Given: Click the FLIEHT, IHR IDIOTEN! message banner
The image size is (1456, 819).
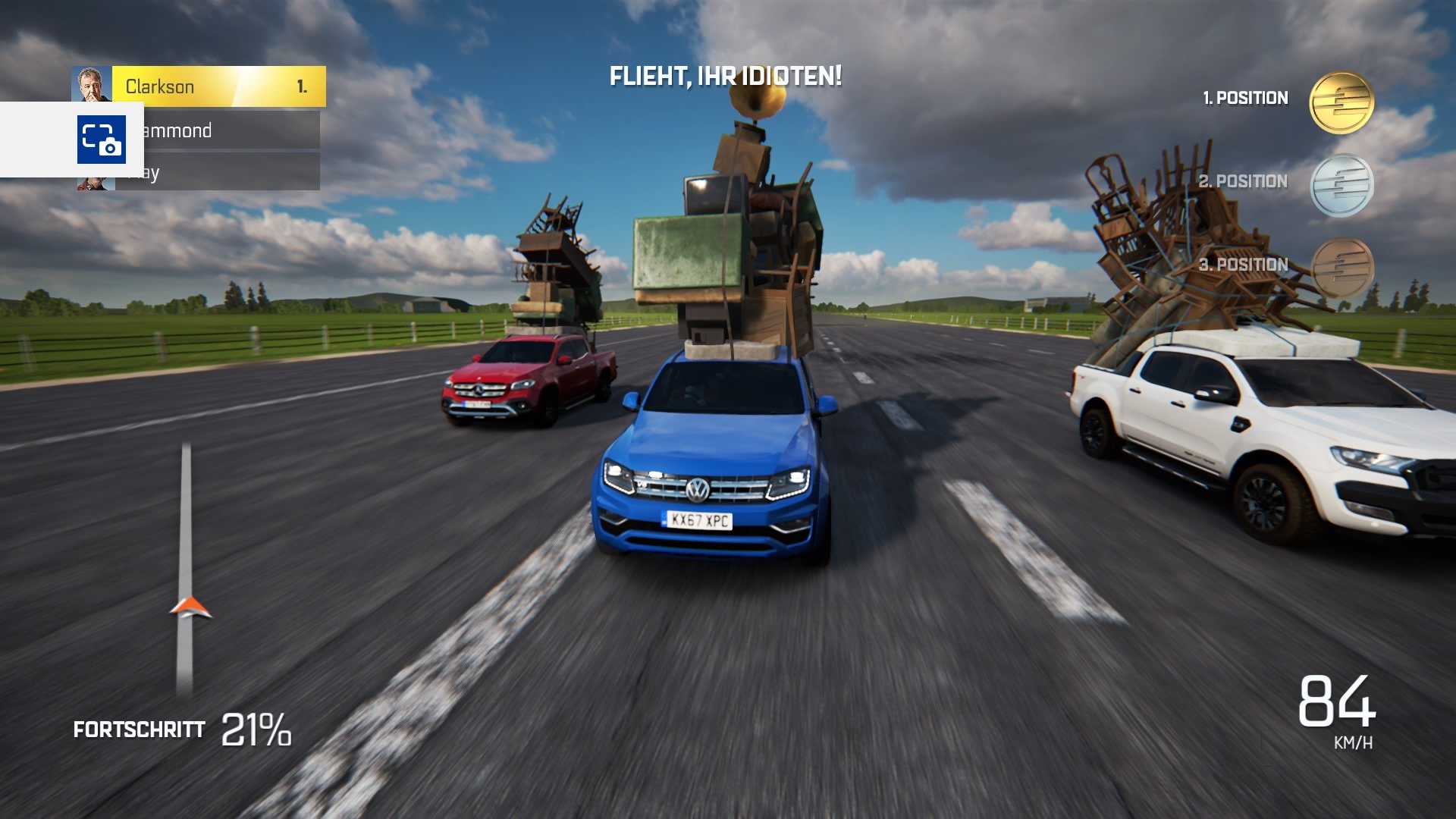Looking at the screenshot, I should point(726,76).
